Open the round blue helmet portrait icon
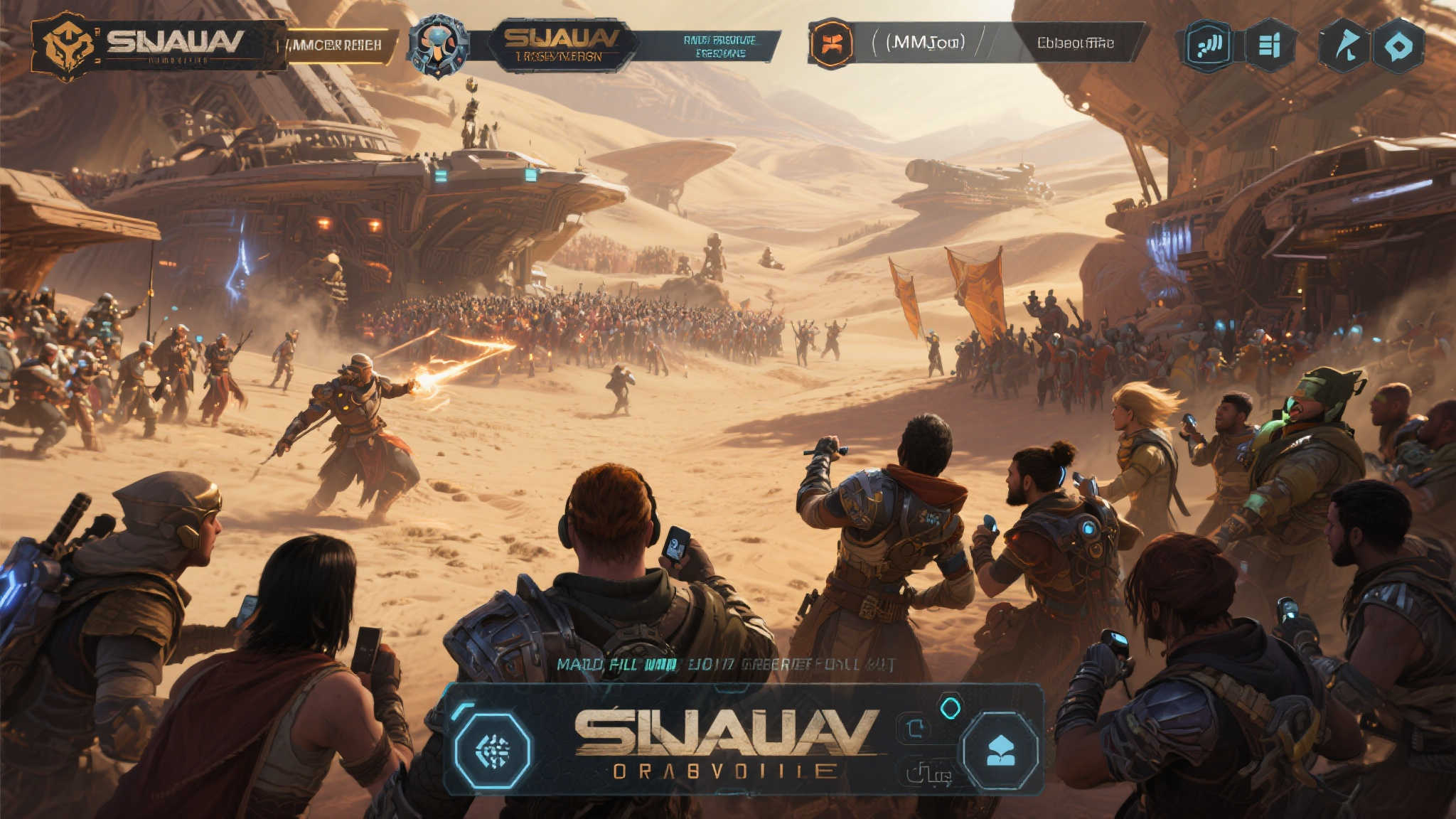1456x819 pixels. [x=438, y=45]
